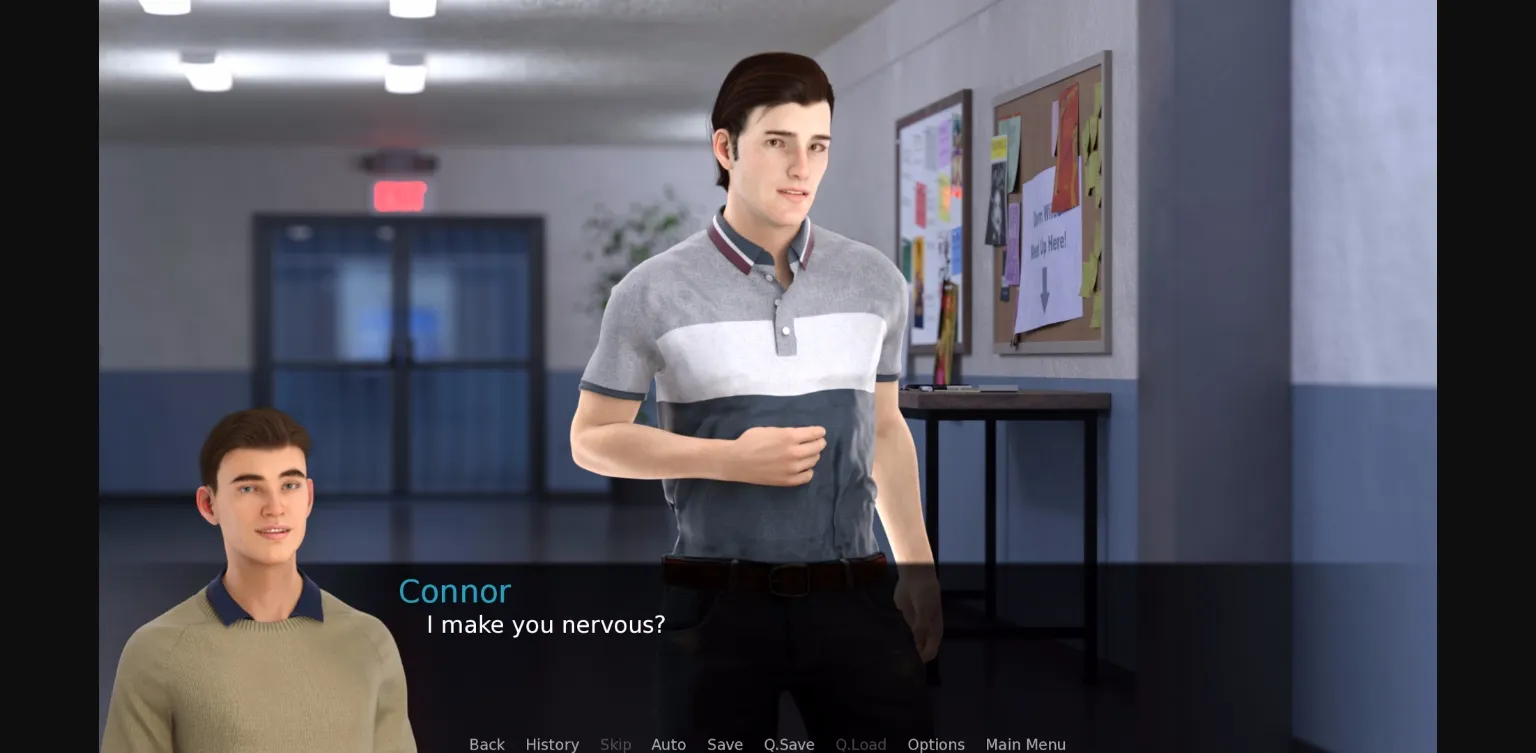Screen dimensions: 1536x753
Task: Perform a Q.Save quick save
Action: pos(789,744)
